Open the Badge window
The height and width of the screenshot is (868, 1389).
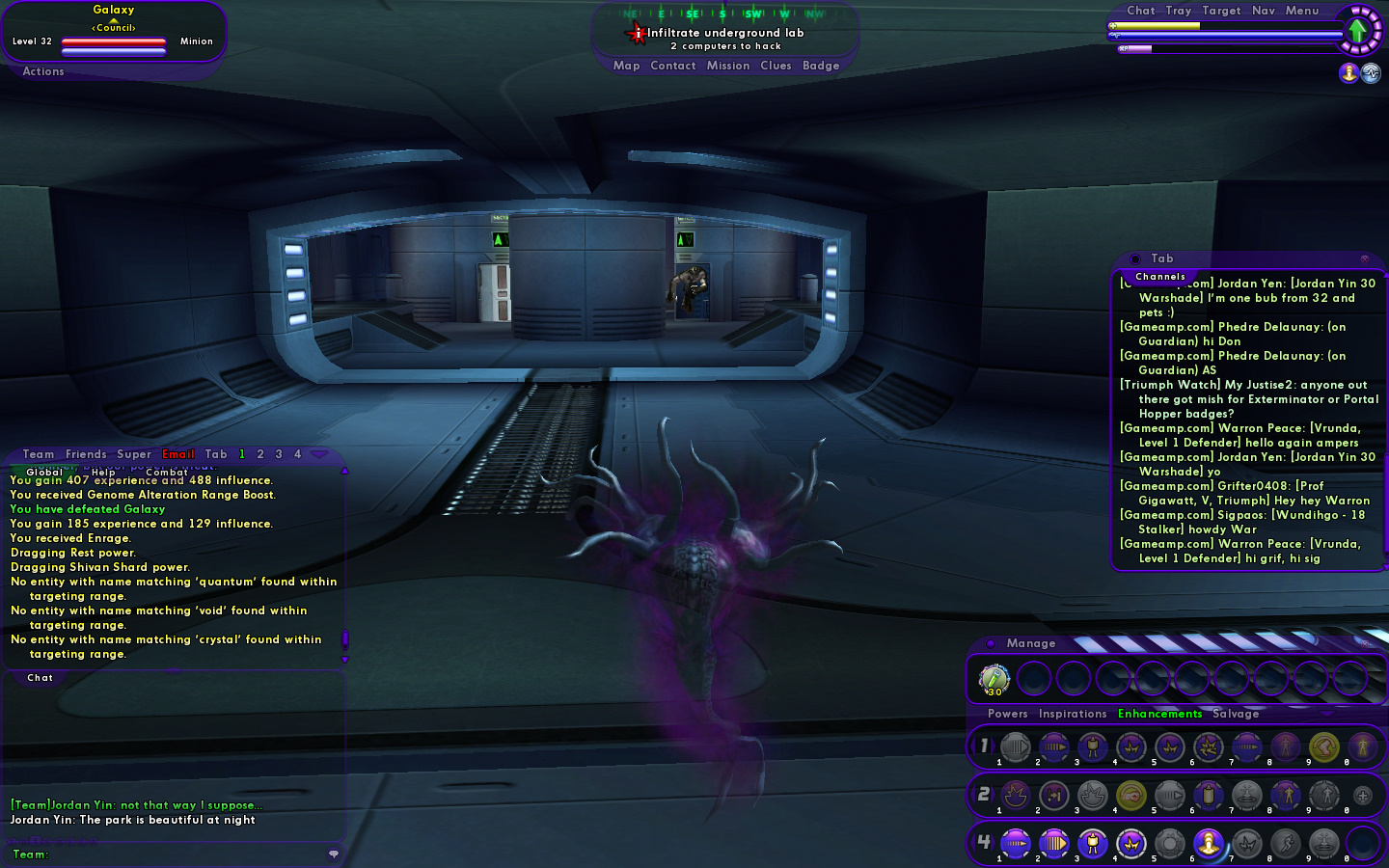[821, 66]
